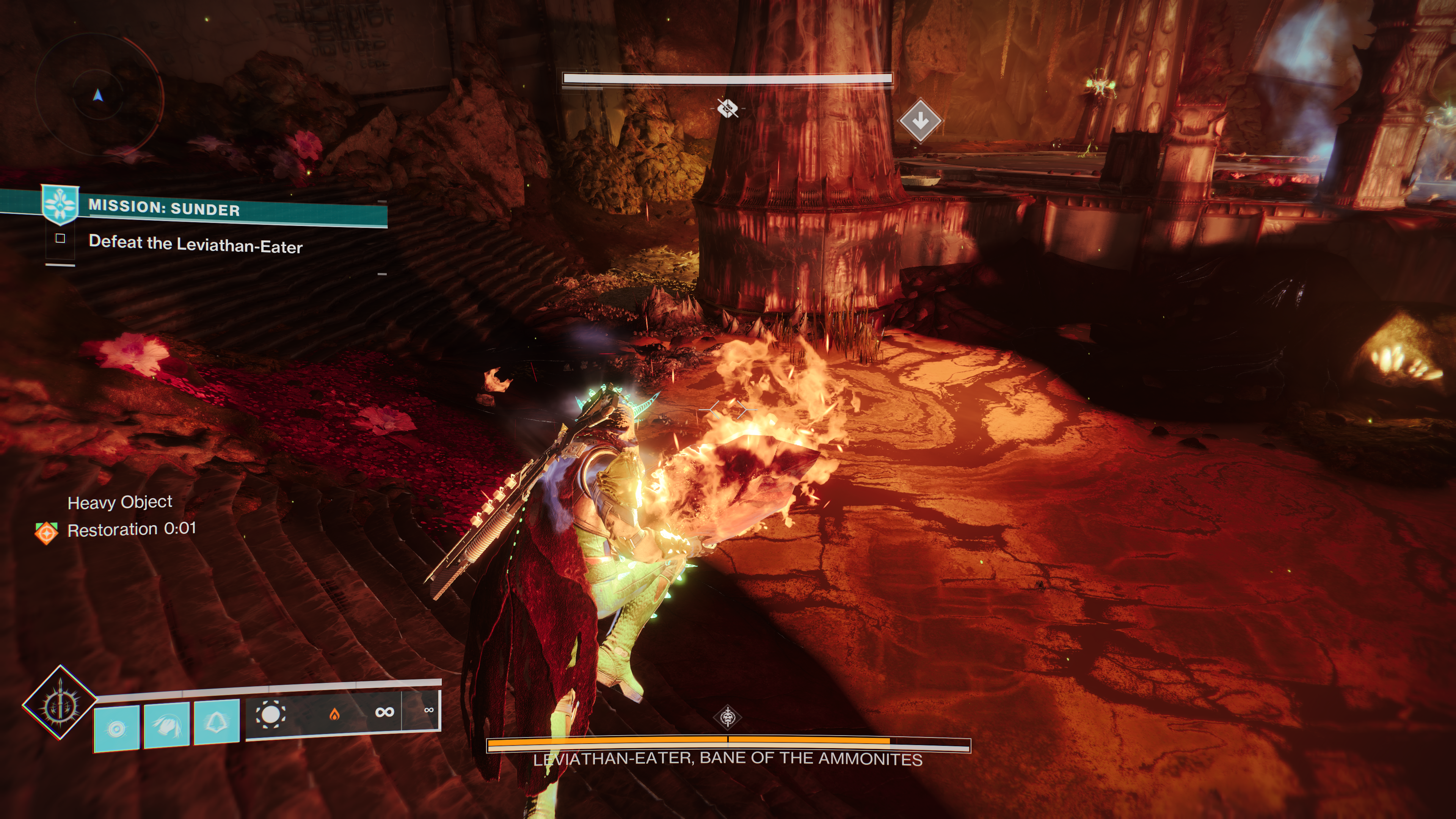Viewport: 1456px width, 819px height.
Task: Click the orange solar flame icon
Action: point(334,714)
